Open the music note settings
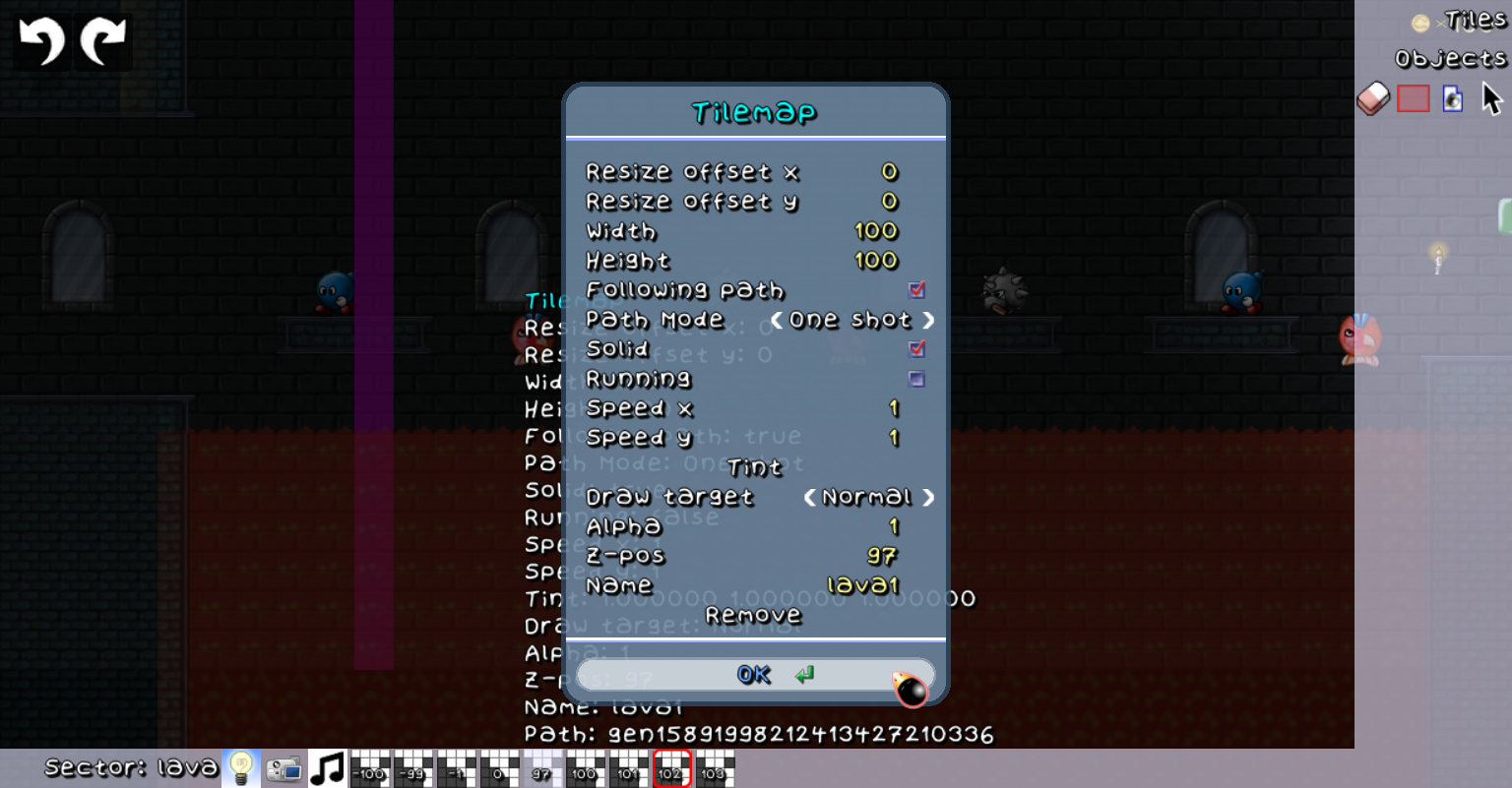The width and height of the screenshot is (1512, 788). pos(328,768)
